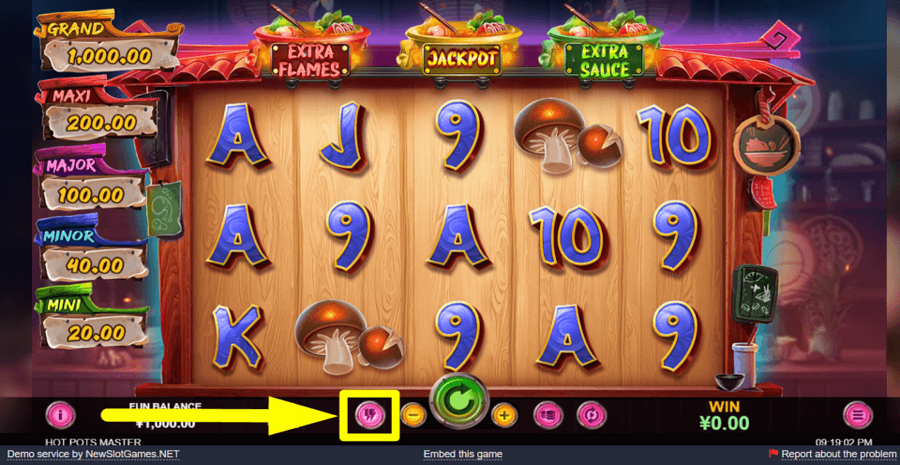Open the NewSlotGames.NET demo service link
Screen dimensions: 900x465
(134, 455)
